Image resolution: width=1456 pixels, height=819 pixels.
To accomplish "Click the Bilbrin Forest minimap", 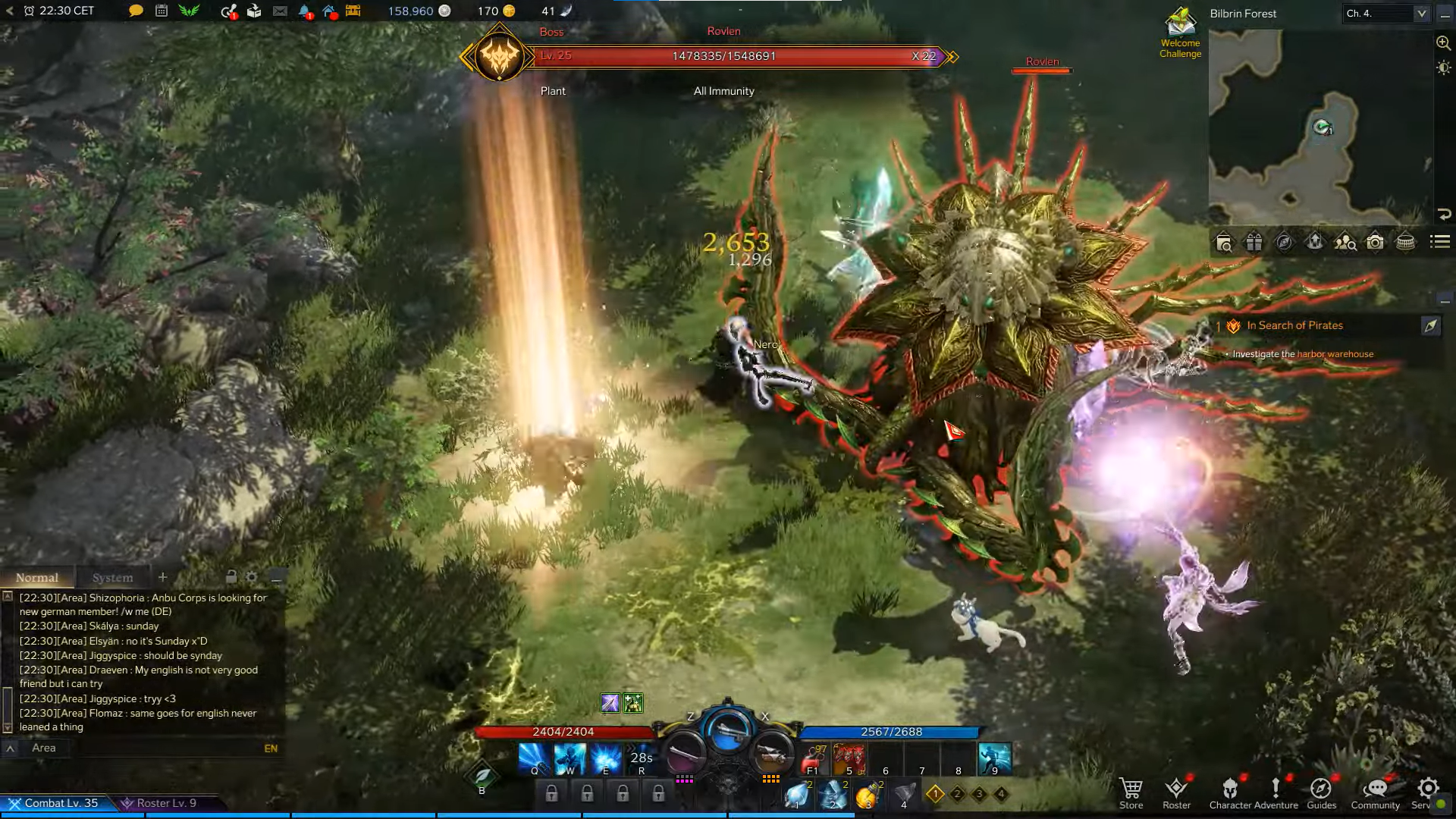I will point(1319,129).
